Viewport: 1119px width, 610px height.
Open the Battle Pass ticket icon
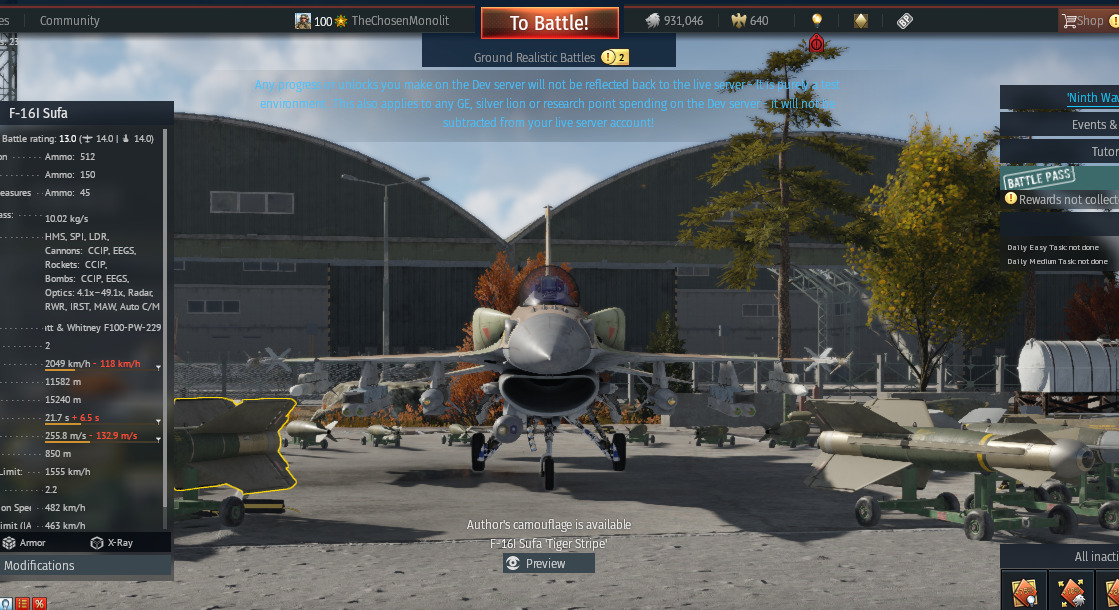[x=904, y=20]
